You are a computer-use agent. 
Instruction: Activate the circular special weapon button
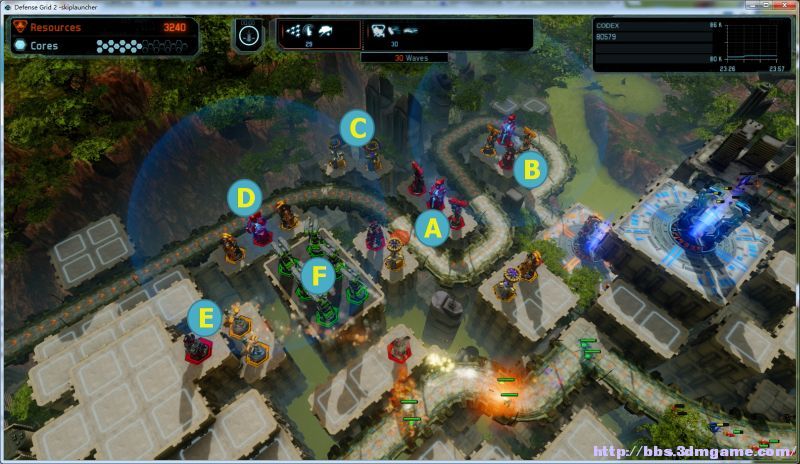249,33
